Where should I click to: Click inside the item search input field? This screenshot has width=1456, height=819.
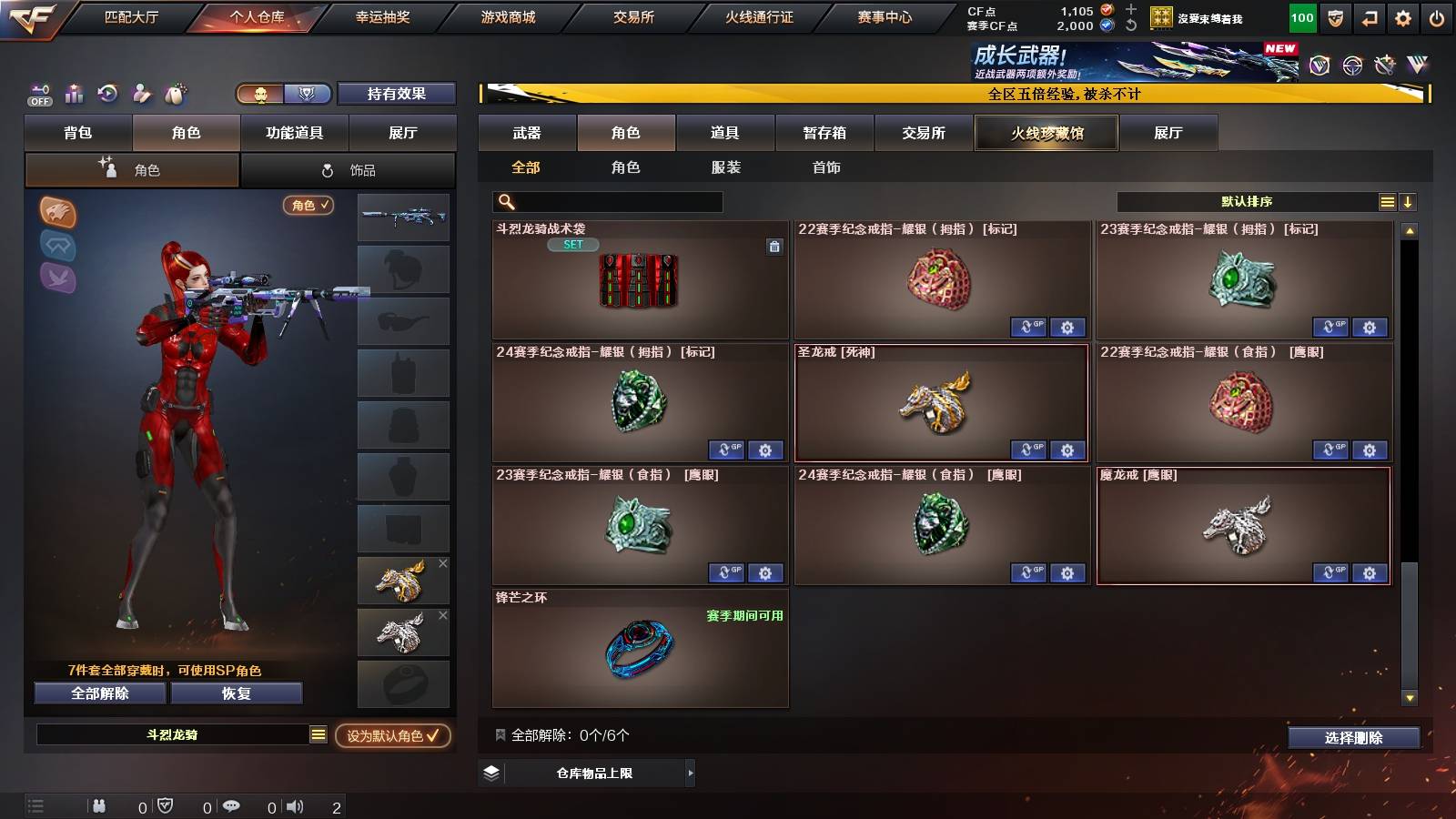click(x=610, y=201)
